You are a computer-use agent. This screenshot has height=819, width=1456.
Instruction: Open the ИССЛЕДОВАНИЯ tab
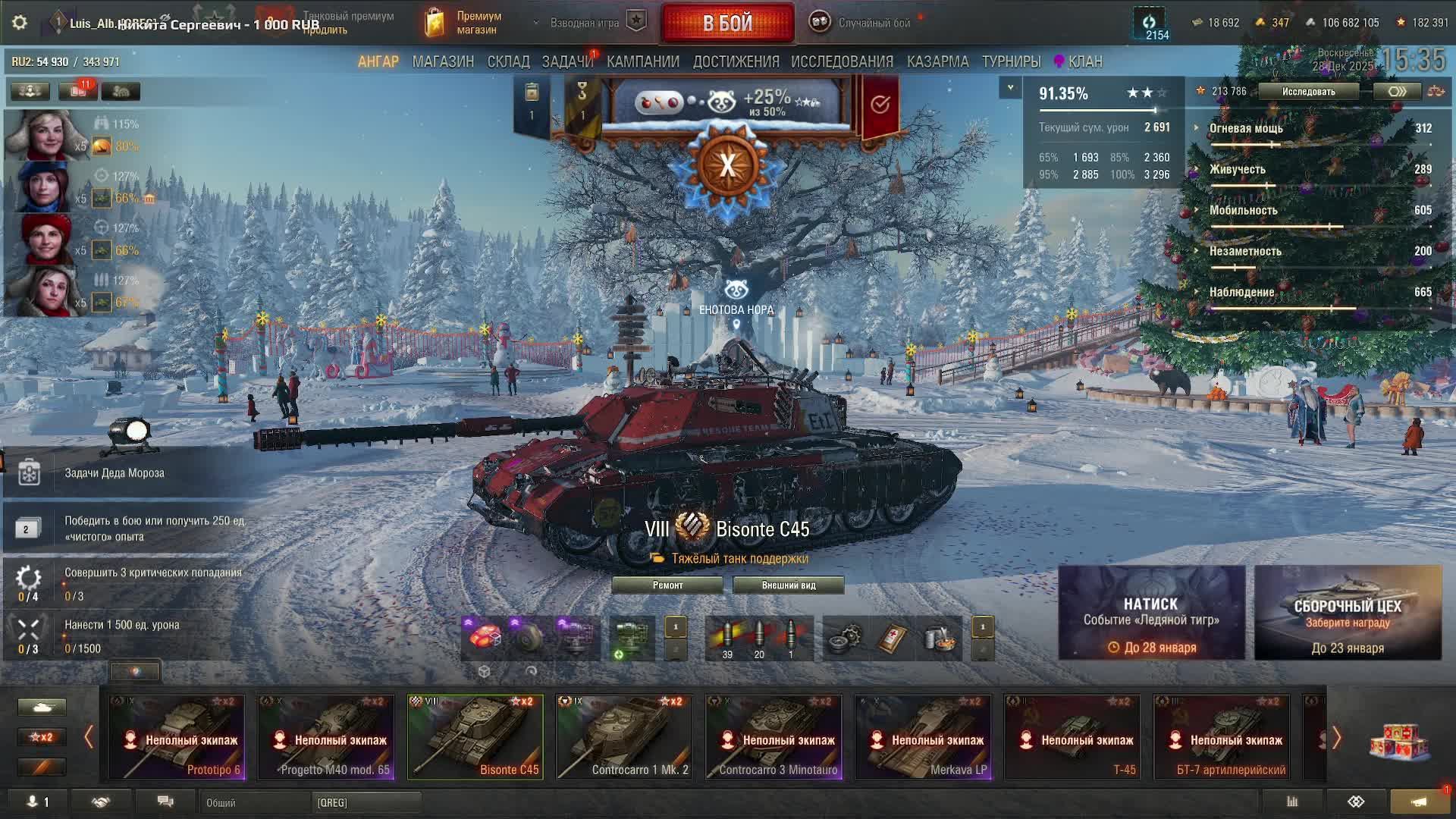coord(842,61)
